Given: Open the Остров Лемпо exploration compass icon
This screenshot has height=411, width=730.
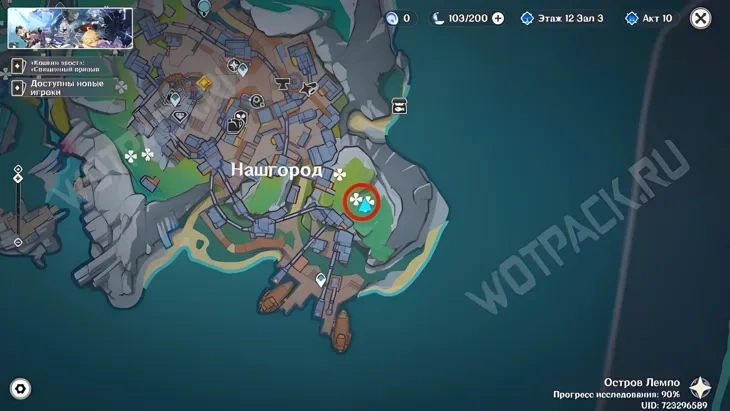Looking at the screenshot, I should coord(700,388).
